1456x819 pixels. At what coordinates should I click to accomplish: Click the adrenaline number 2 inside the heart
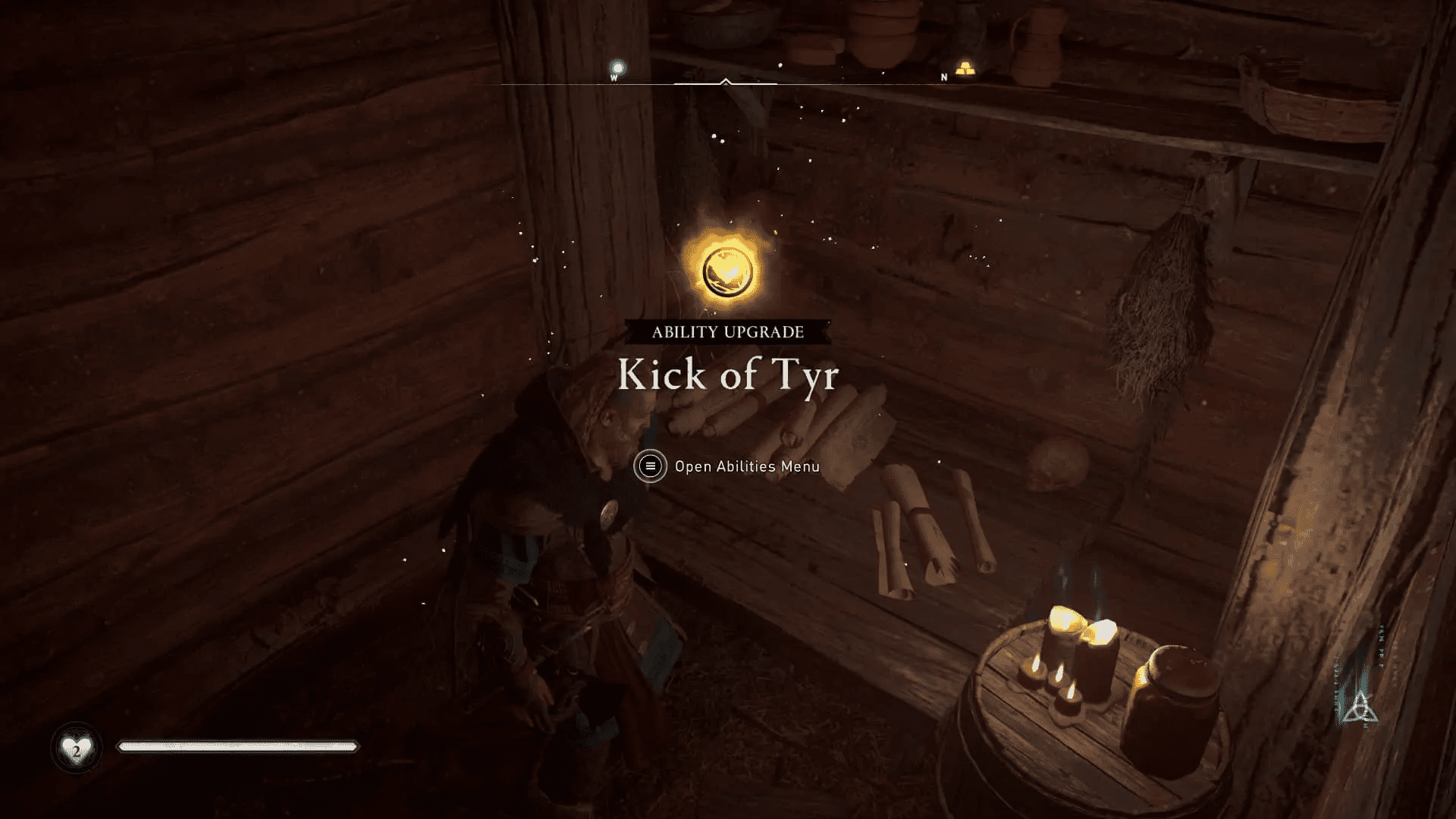(x=77, y=752)
